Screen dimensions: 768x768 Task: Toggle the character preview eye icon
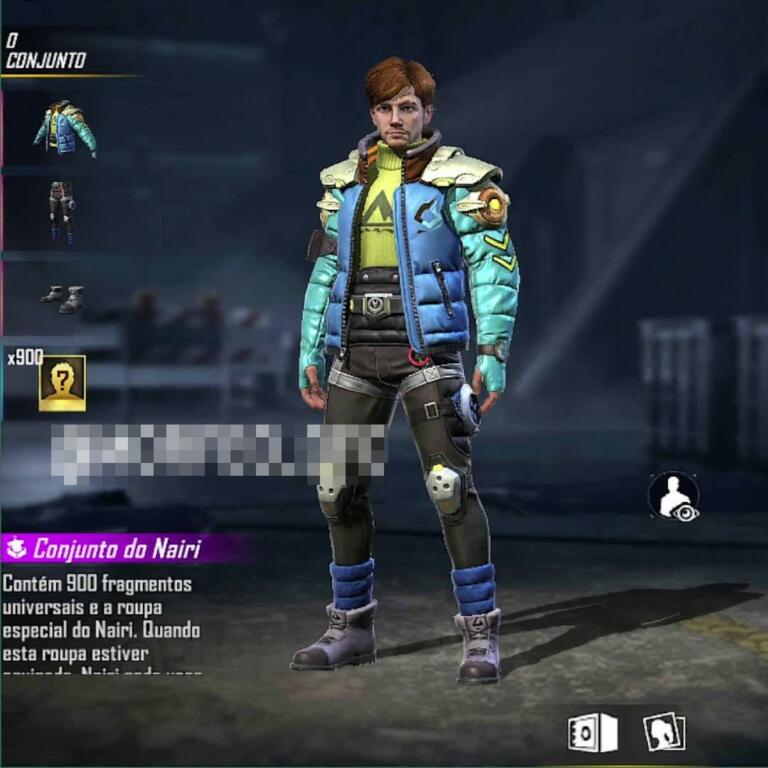[x=673, y=496]
